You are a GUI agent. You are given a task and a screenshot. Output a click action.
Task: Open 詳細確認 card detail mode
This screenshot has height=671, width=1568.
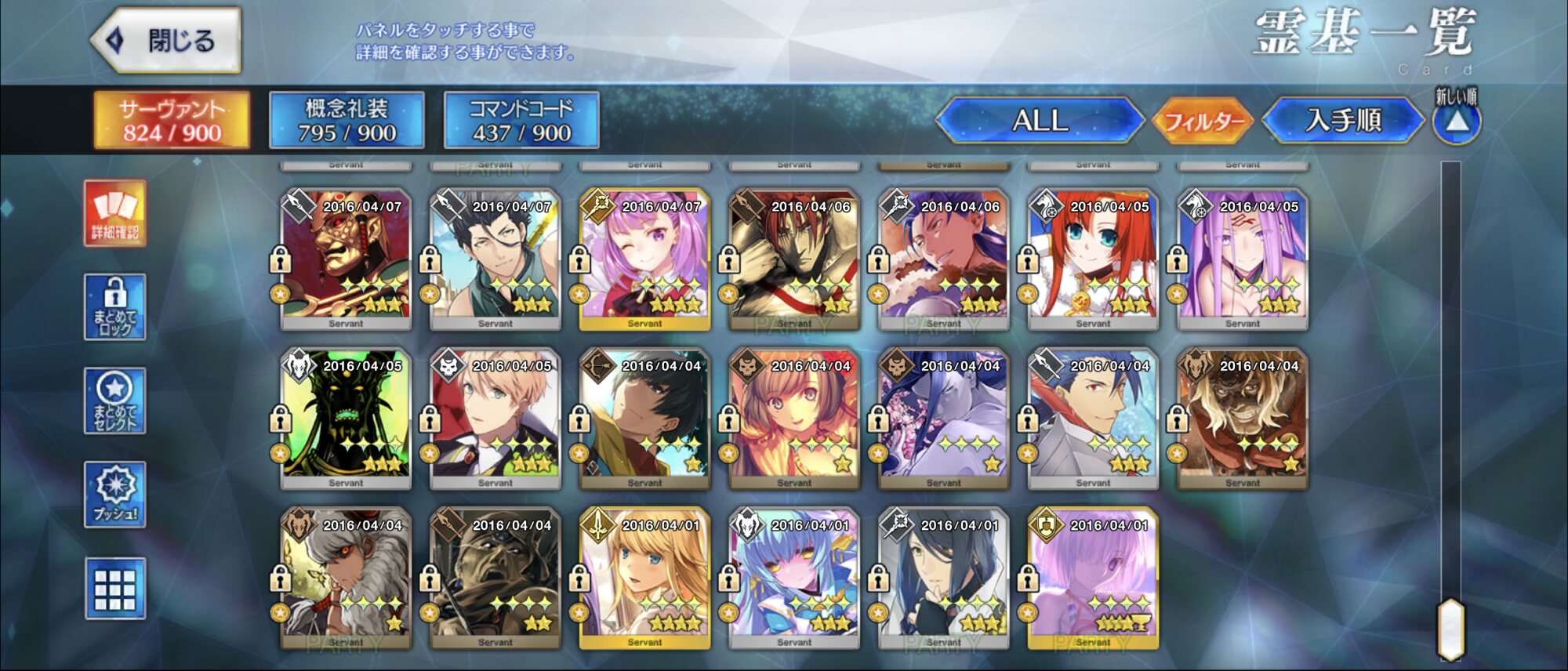pyautogui.click(x=115, y=213)
